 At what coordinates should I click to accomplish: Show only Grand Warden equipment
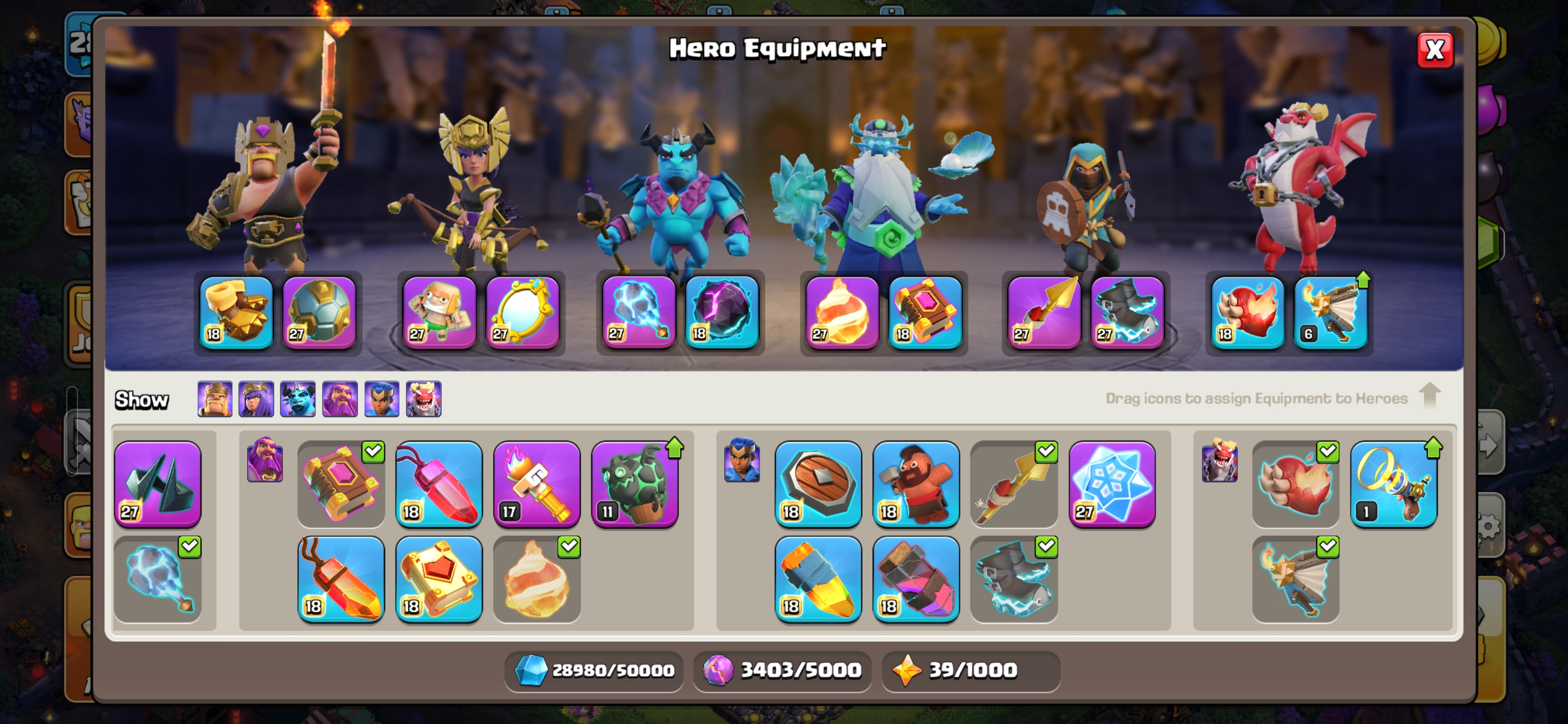[340, 399]
